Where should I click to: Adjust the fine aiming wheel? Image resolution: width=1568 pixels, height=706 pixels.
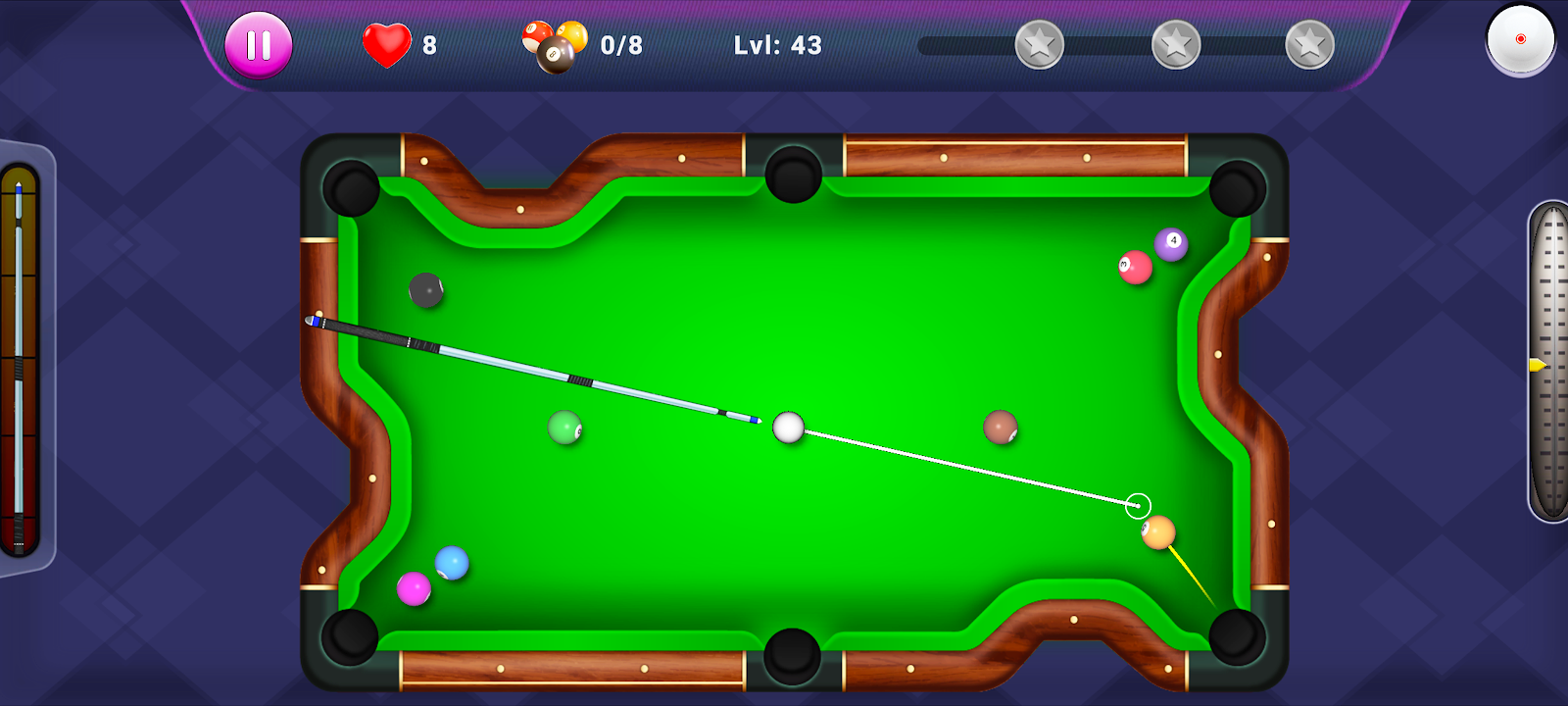tap(1548, 361)
